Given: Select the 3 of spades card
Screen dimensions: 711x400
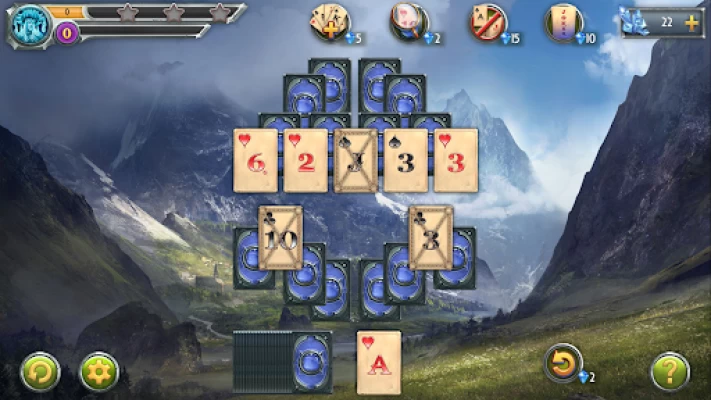Looking at the screenshot, I should click(x=405, y=160).
